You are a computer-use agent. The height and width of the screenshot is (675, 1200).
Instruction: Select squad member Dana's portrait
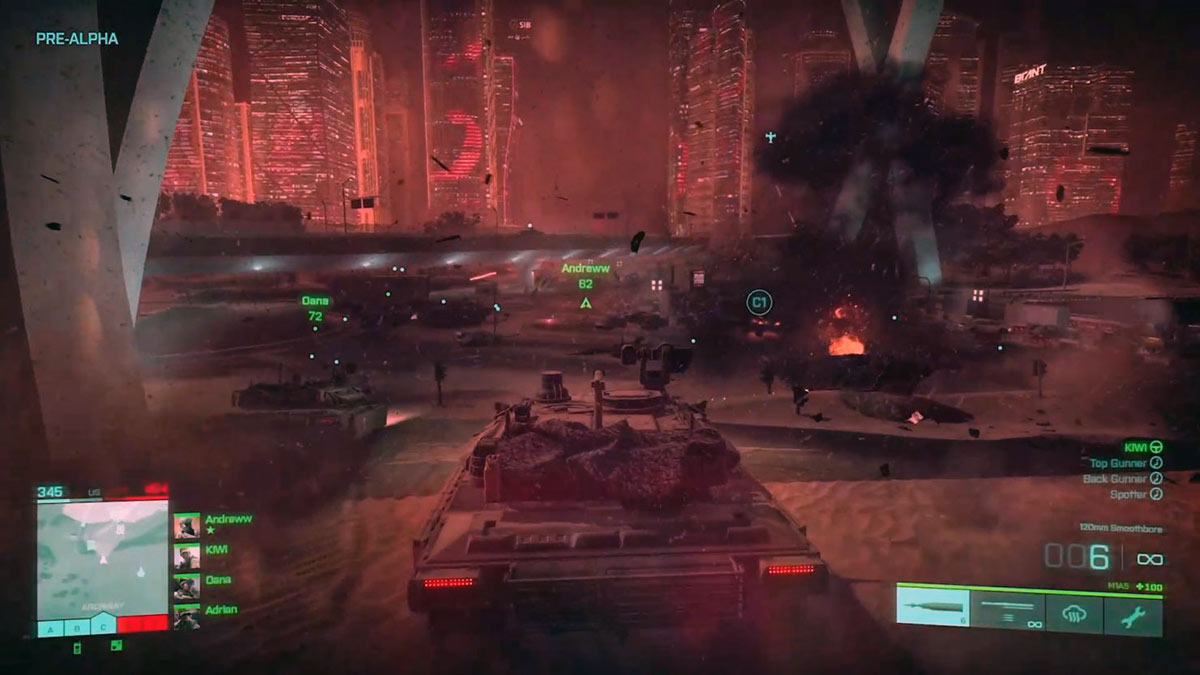point(186,587)
